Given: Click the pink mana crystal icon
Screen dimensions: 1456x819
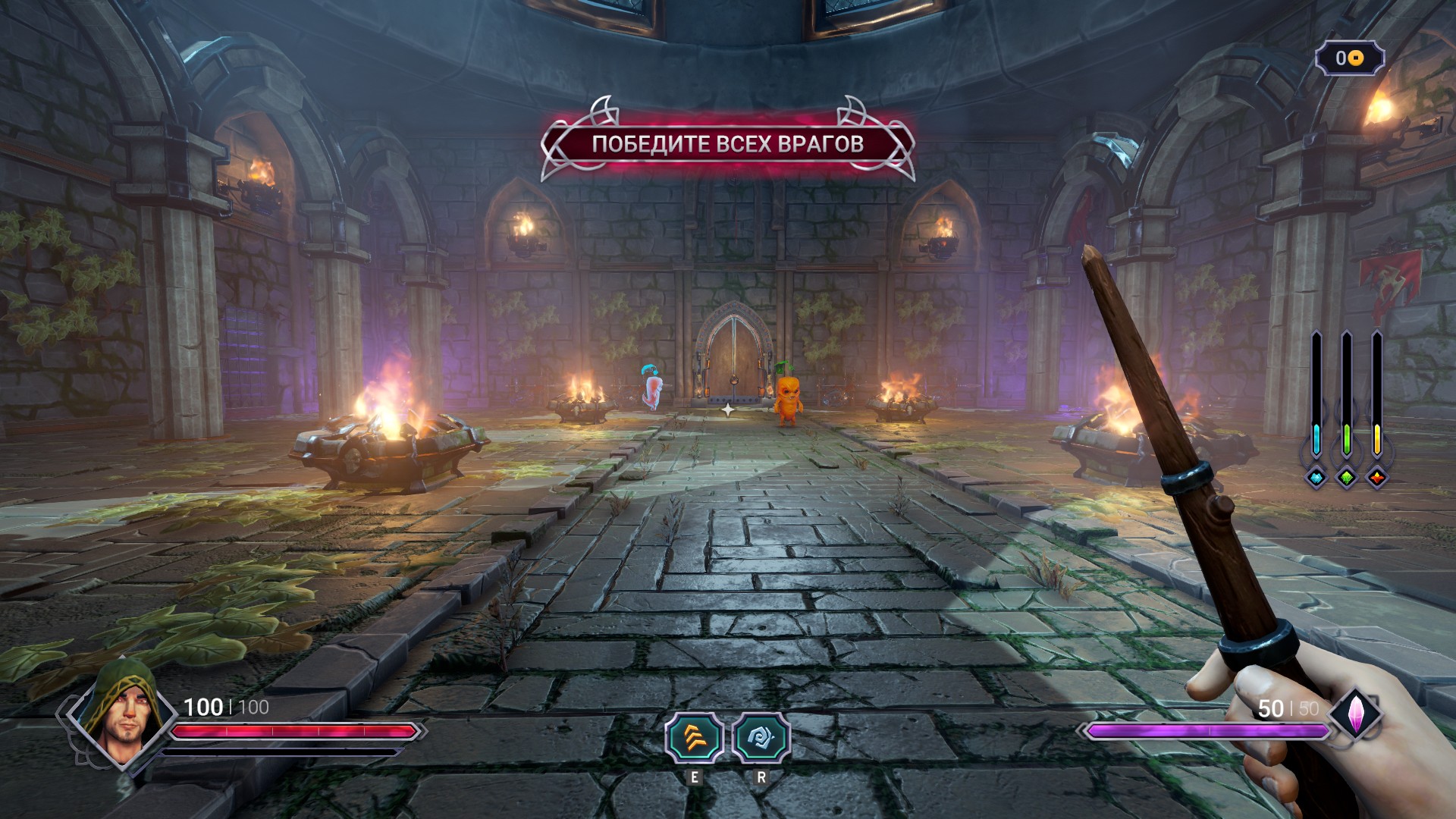Looking at the screenshot, I should coord(1355,713).
